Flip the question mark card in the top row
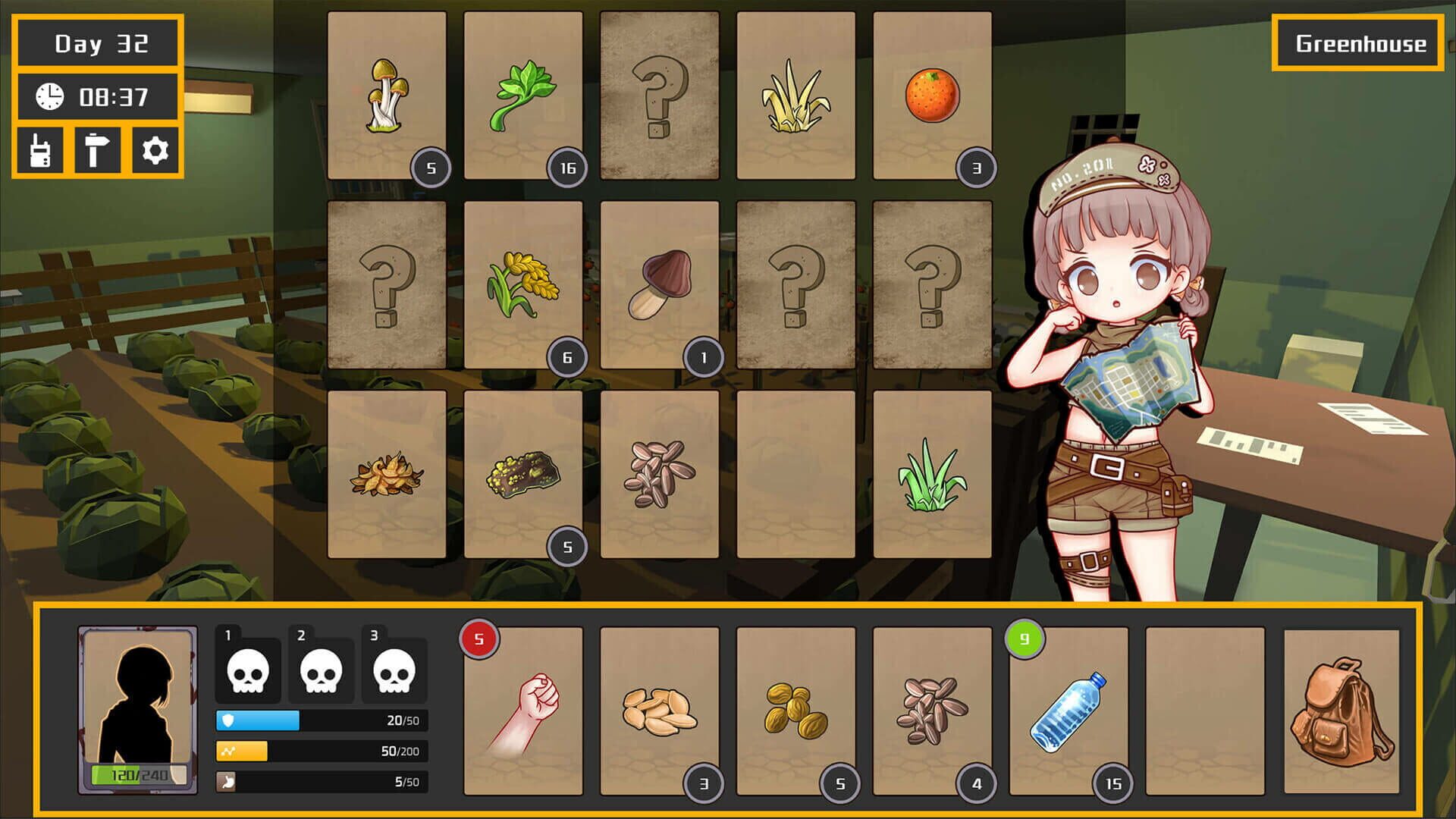The height and width of the screenshot is (819, 1456). [660, 95]
